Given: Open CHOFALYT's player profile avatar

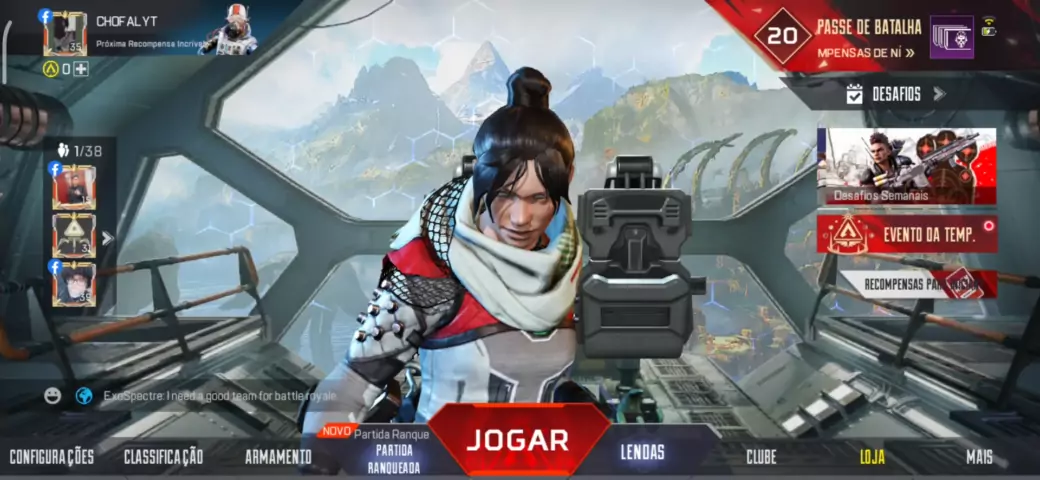Looking at the screenshot, I should coord(65,34).
